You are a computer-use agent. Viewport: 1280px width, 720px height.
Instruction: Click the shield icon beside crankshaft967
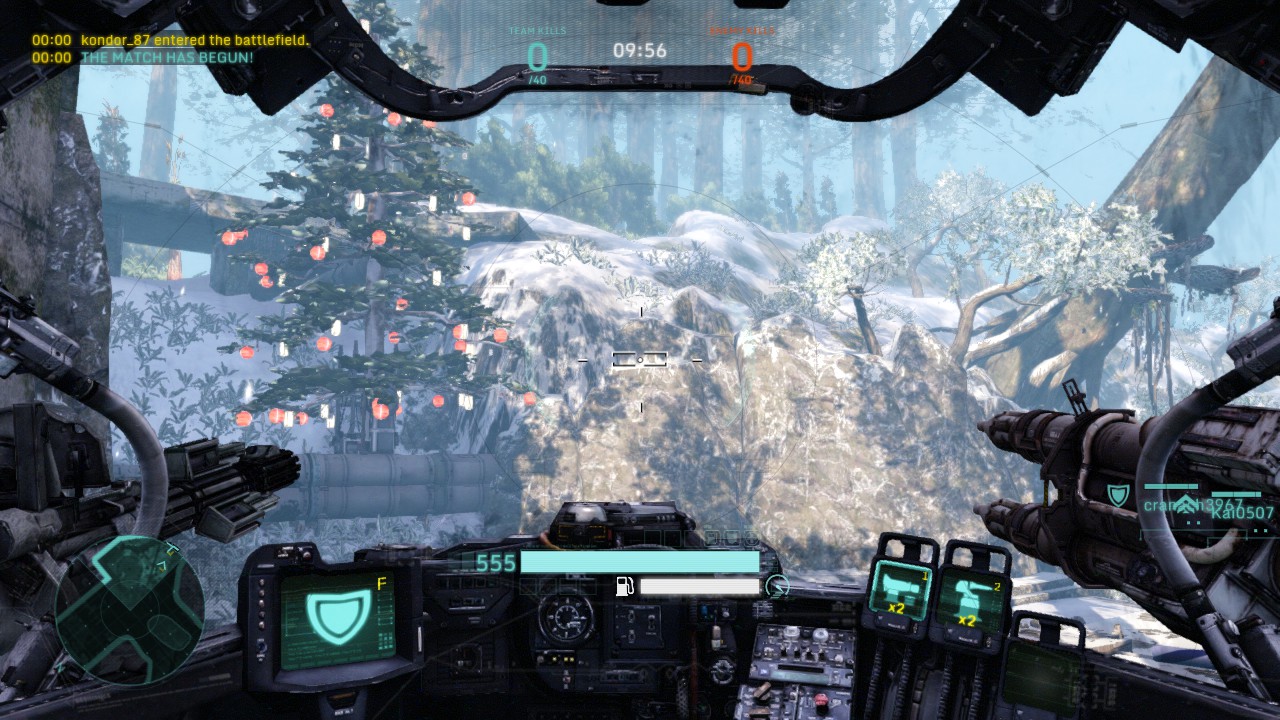click(1120, 492)
